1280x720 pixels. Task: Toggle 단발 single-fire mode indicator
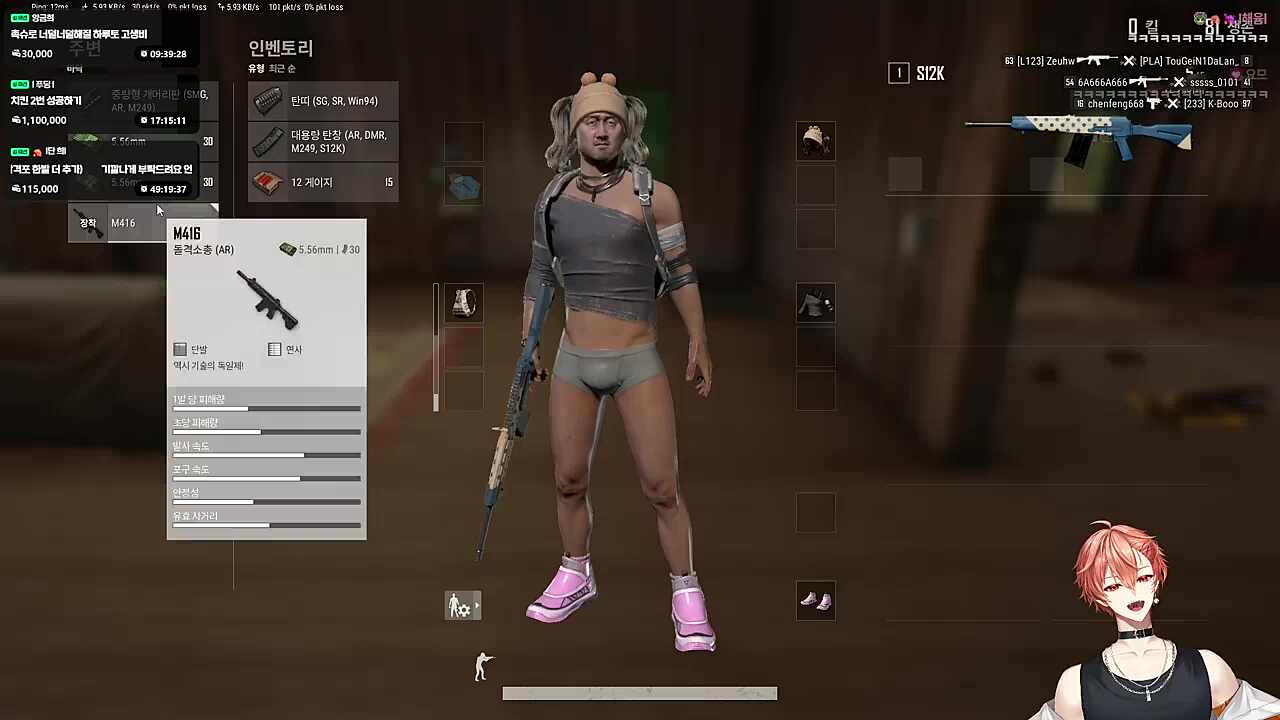[x=180, y=349]
